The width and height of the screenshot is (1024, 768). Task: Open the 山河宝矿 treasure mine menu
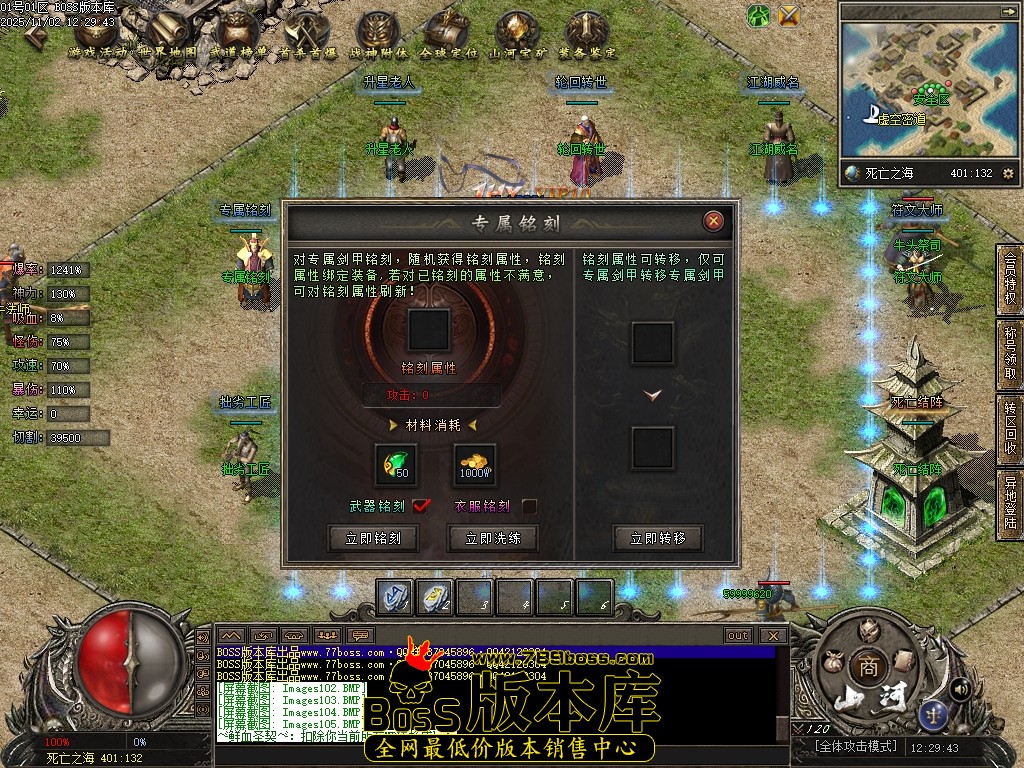click(517, 35)
